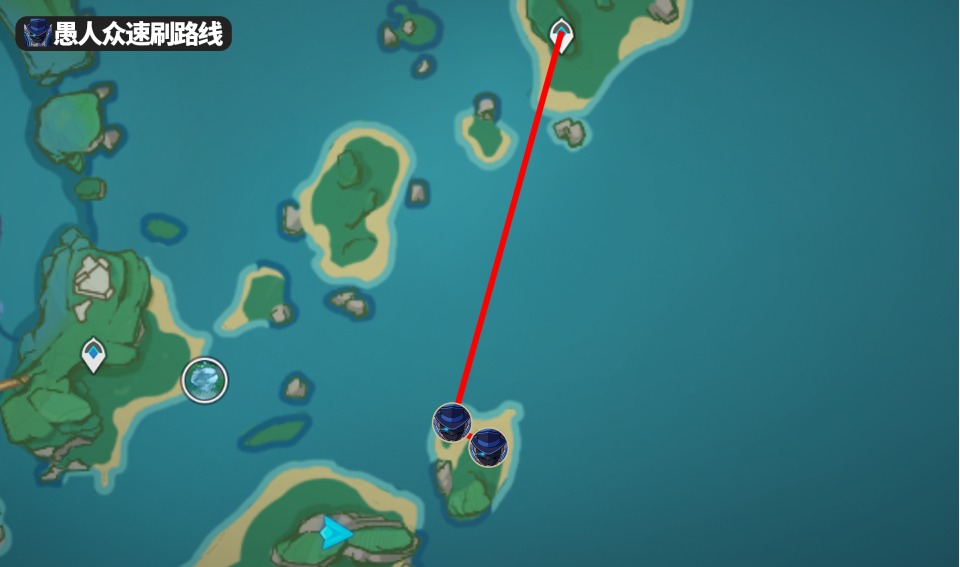This screenshot has width=960, height=567.
Task: Select the teleport waypoint at the red route's start
Action: [x=562, y=34]
